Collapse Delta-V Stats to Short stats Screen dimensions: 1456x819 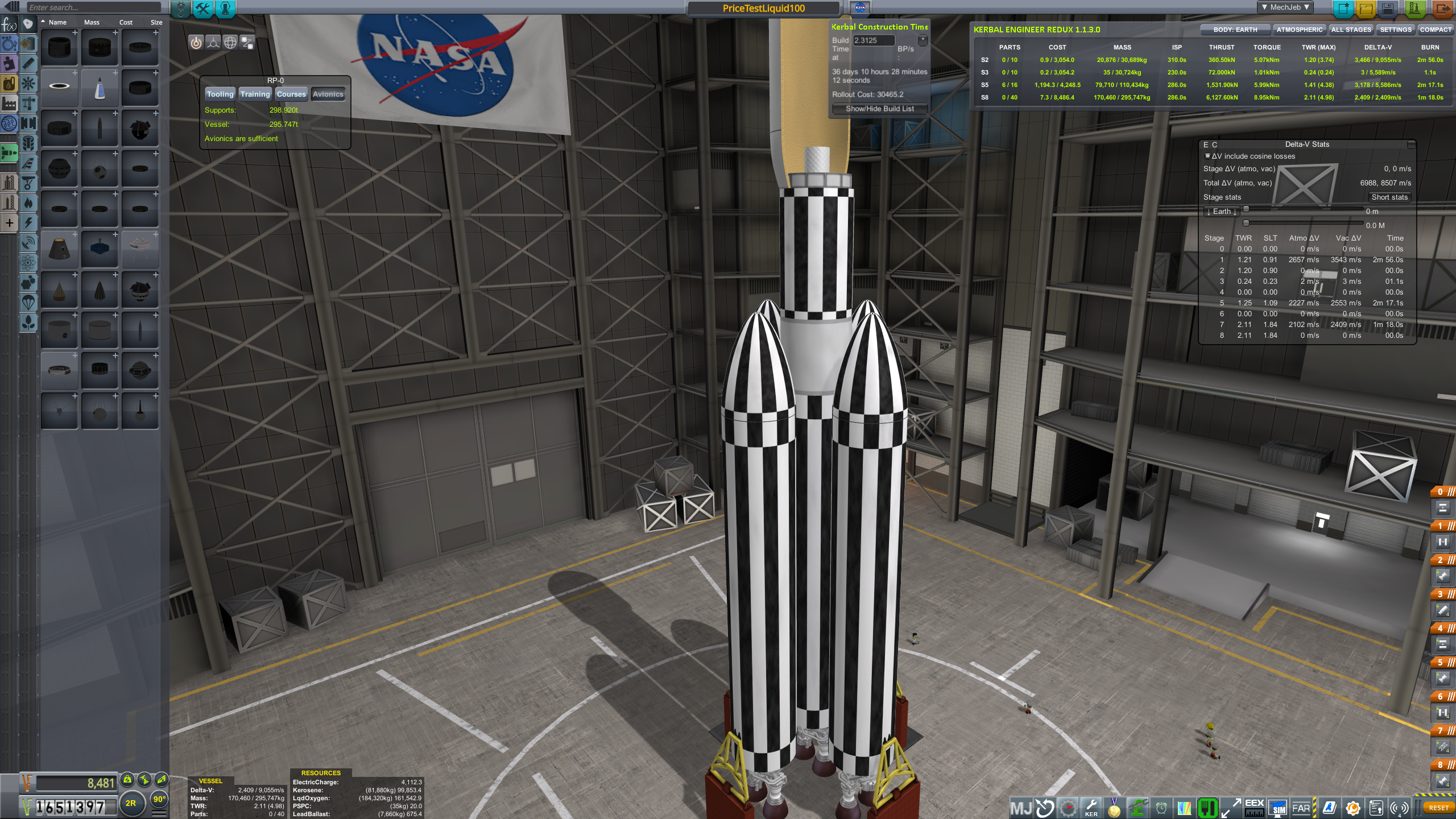pos(1389,197)
